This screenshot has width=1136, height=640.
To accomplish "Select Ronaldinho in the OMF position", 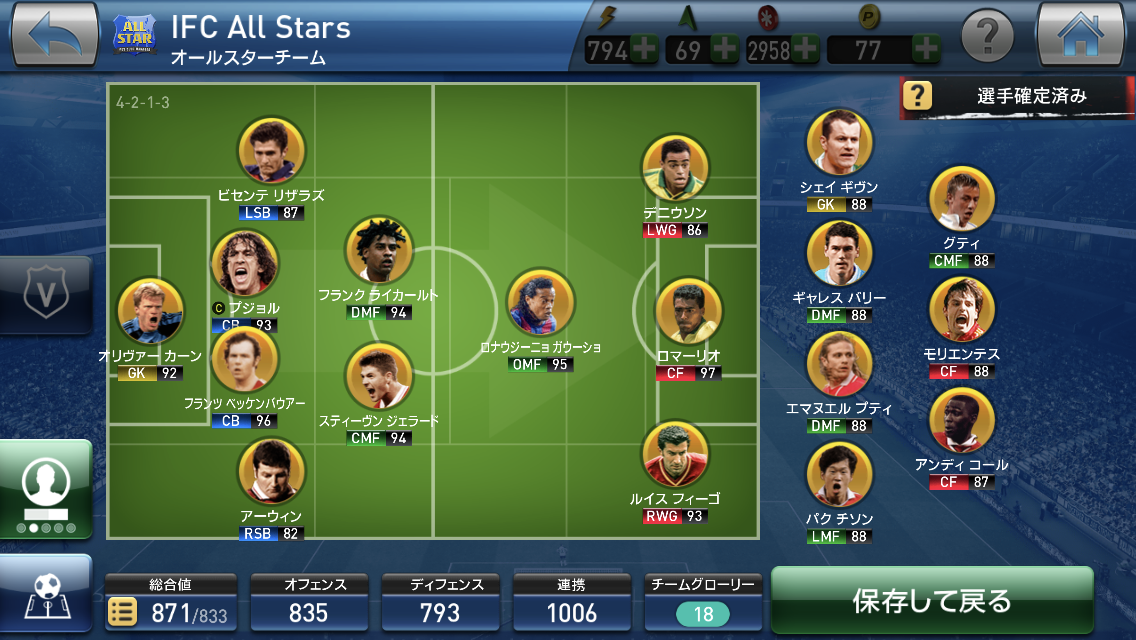I will click(540, 303).
